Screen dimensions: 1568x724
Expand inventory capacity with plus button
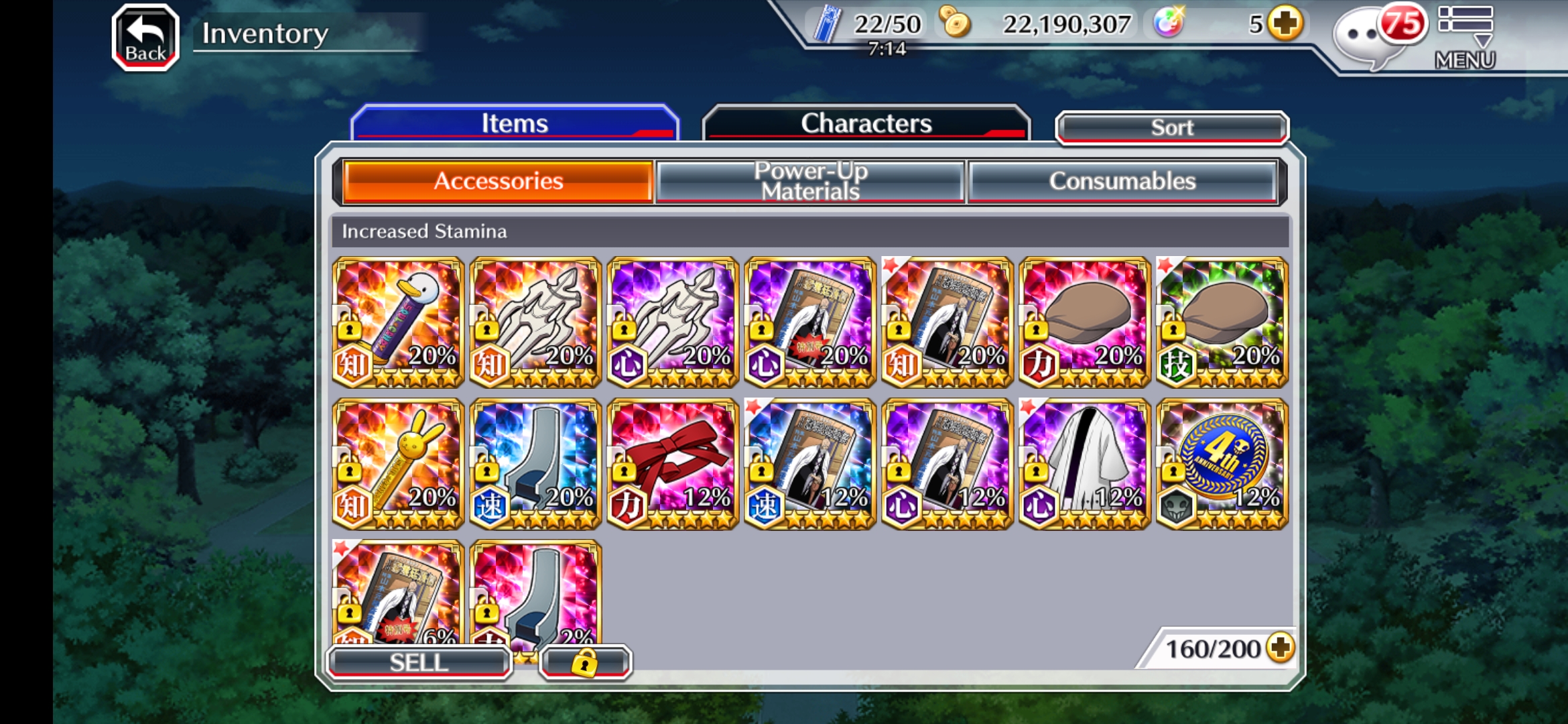pos(1281,648)
